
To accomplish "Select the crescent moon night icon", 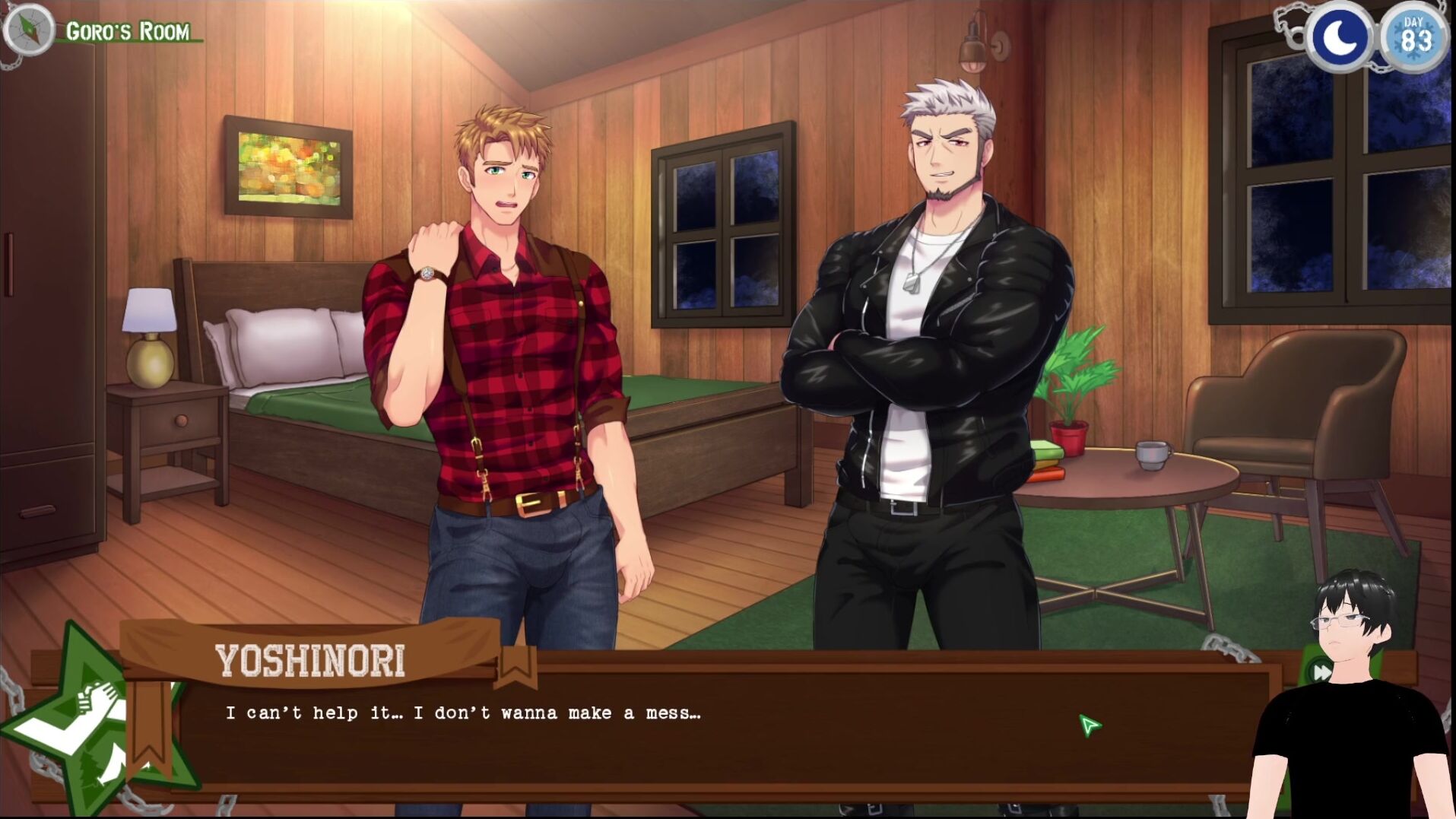I will 1340,37.
